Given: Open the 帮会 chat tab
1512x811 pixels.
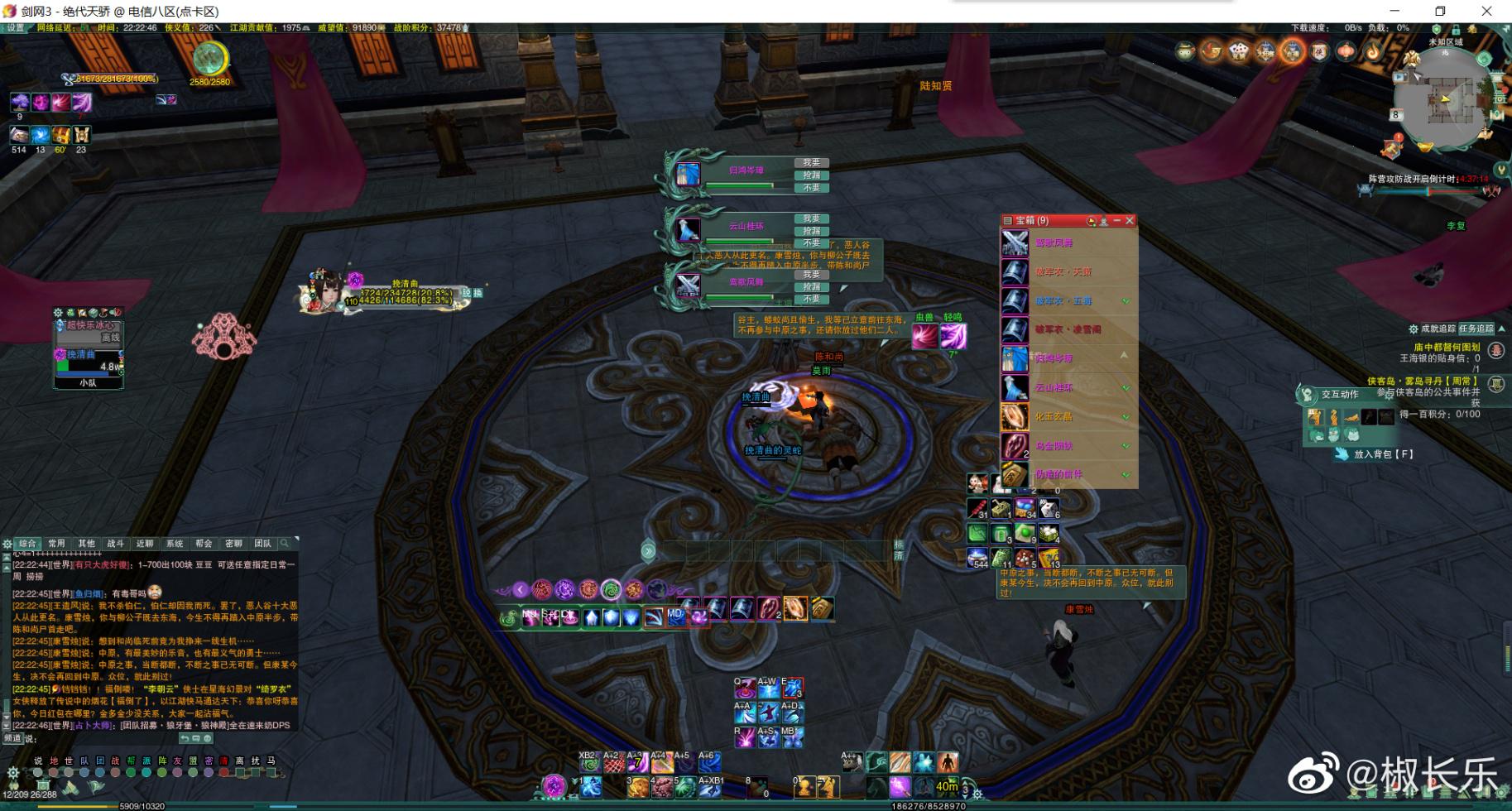Looking at the screenshot, I should point(204,544).
